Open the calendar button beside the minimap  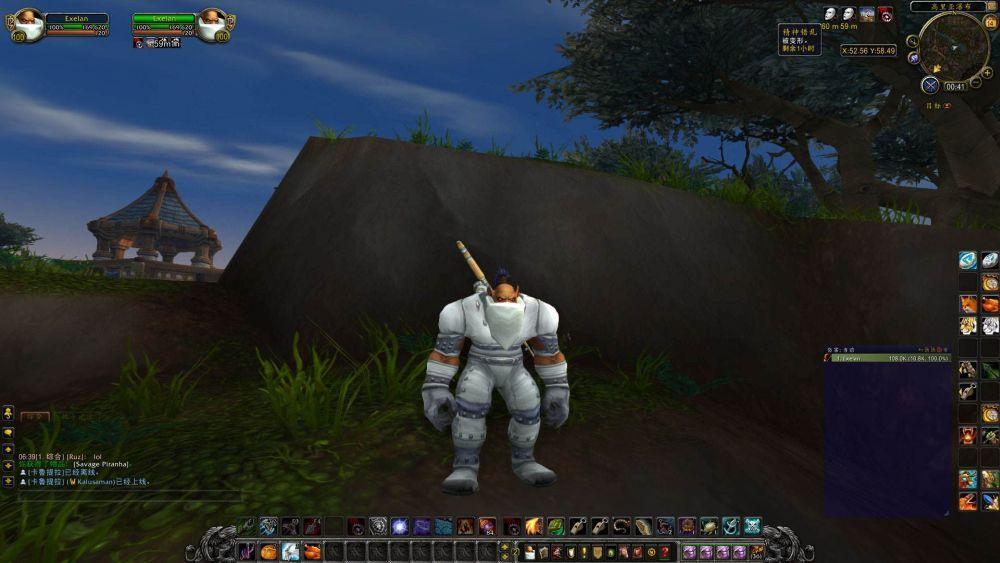pyautogui.click(x=989, y=23)
